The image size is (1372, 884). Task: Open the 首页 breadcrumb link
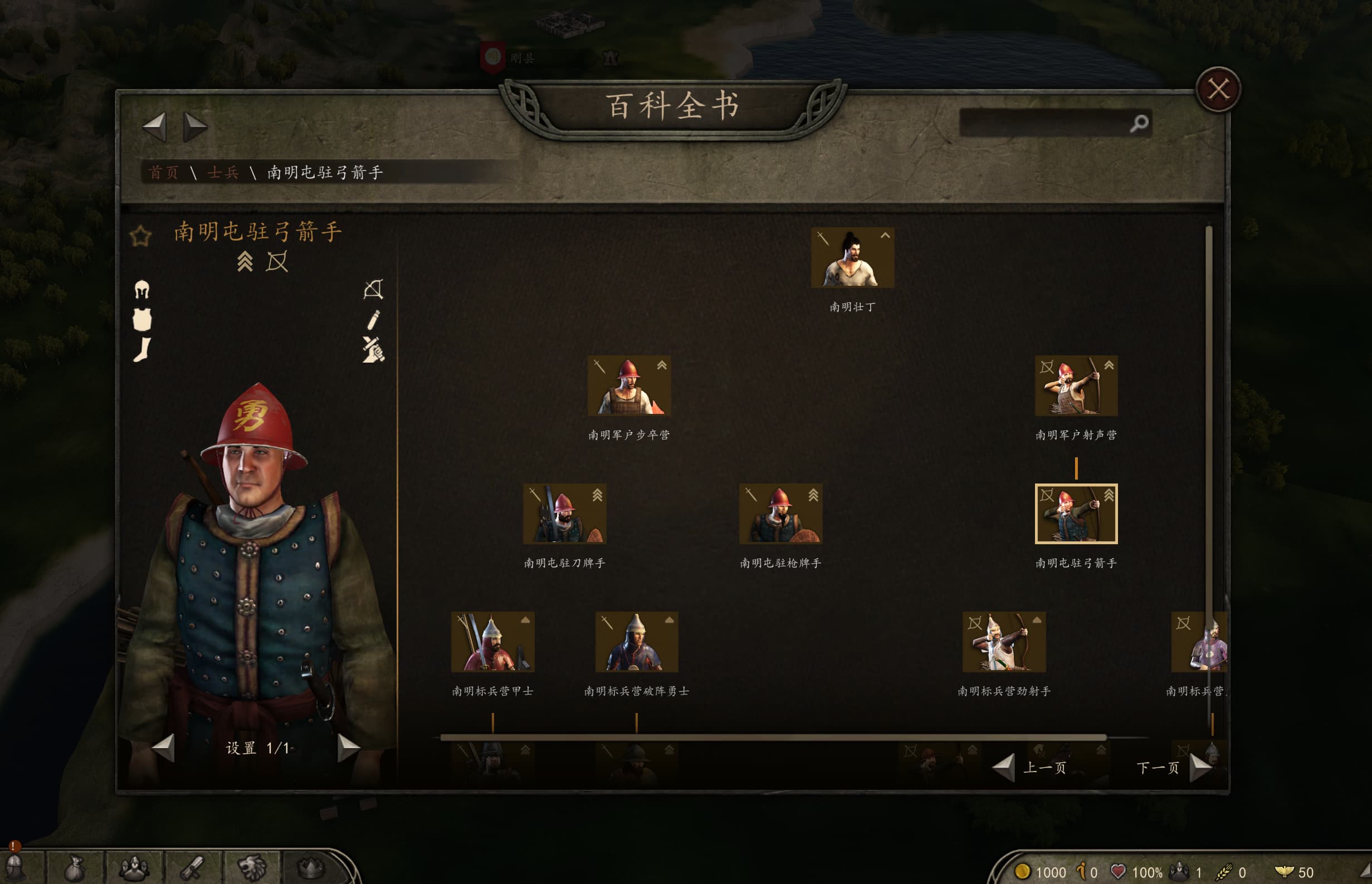point(164,172)
